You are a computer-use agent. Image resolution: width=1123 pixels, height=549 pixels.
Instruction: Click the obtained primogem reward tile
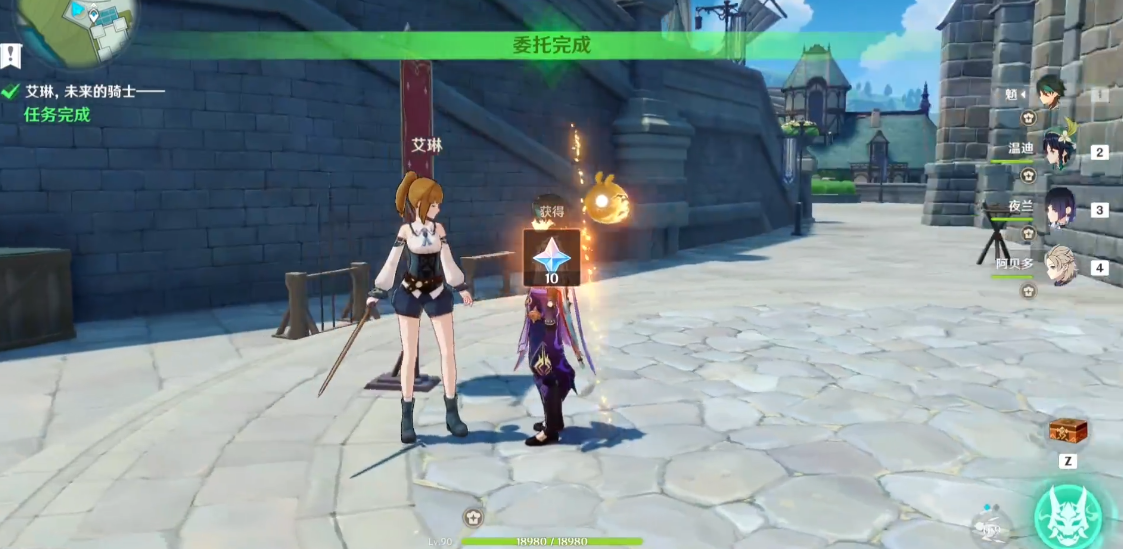pos(552,257)
